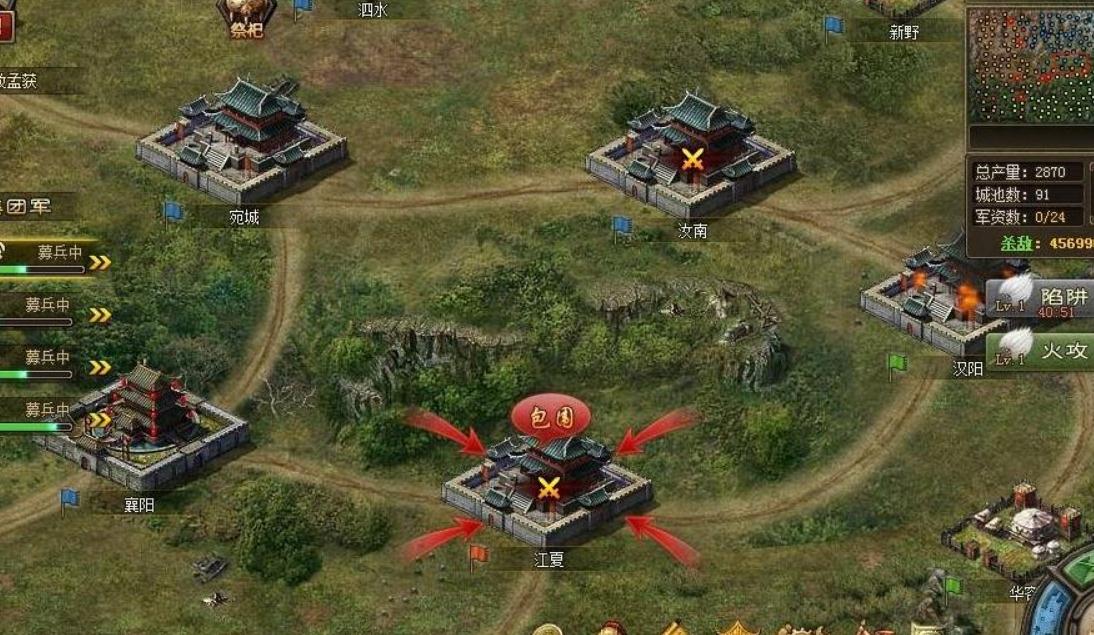
Task: Click the 泗水 city label
Action: (372, 10)
